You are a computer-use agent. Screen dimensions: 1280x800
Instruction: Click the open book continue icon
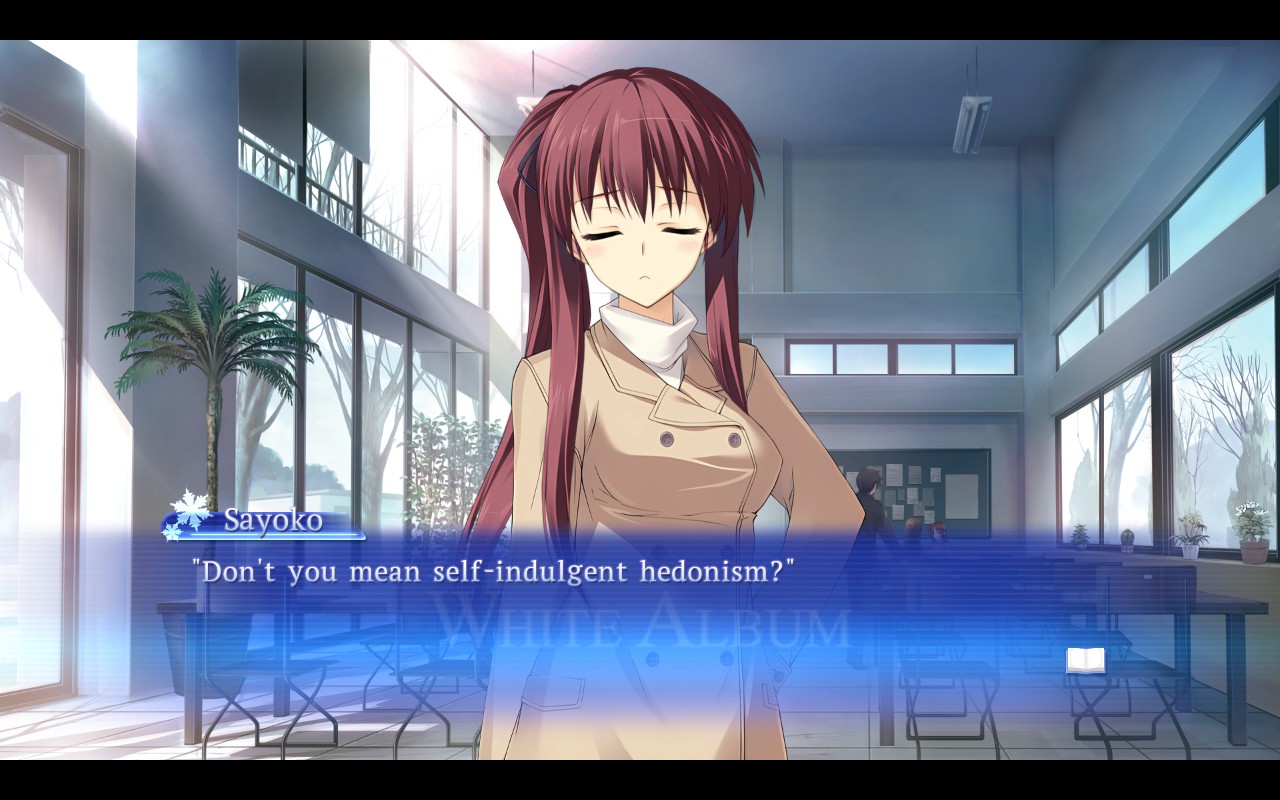1085,660
